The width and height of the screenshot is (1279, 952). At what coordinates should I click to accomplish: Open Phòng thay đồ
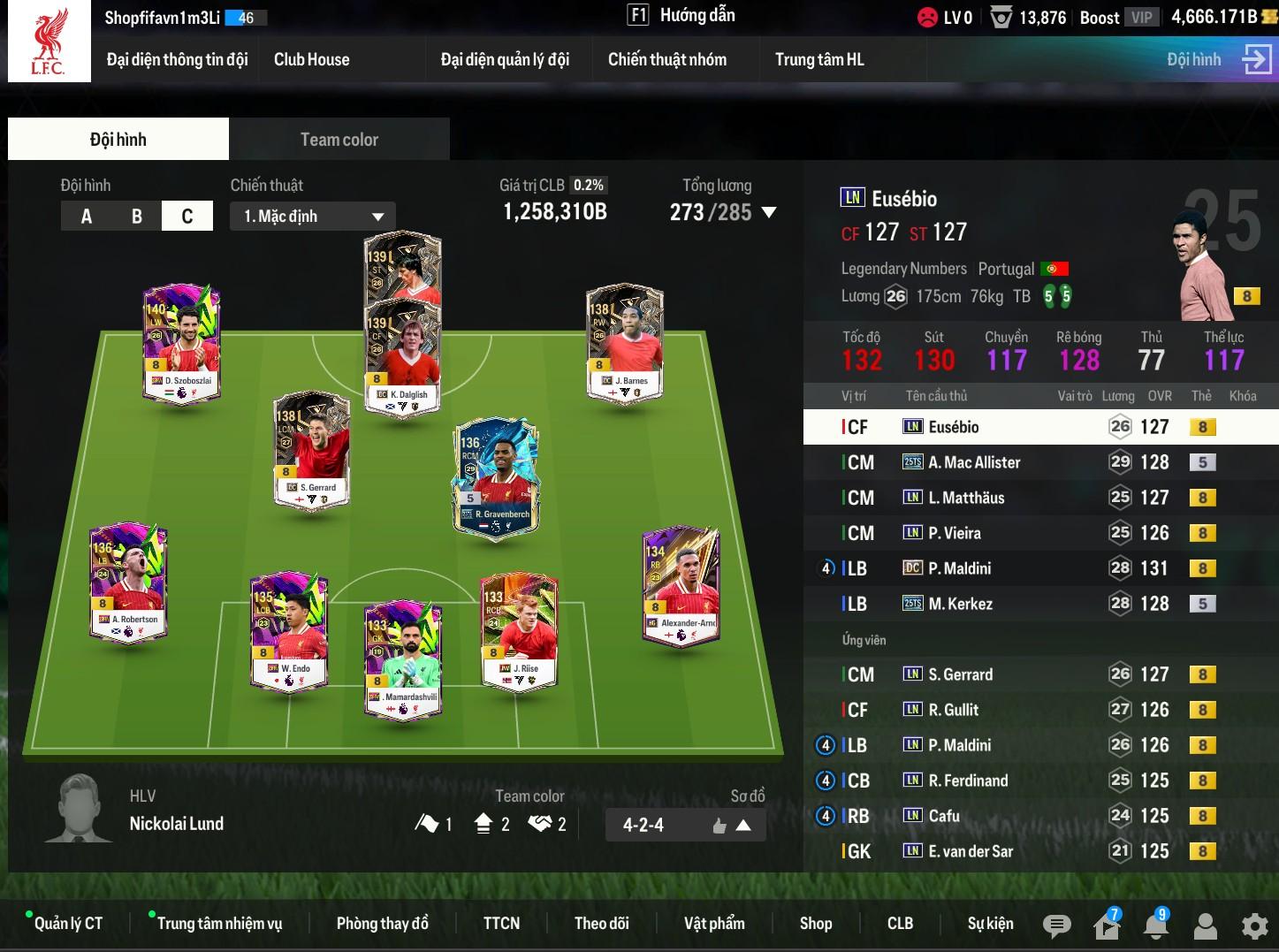tap(382, 924)
